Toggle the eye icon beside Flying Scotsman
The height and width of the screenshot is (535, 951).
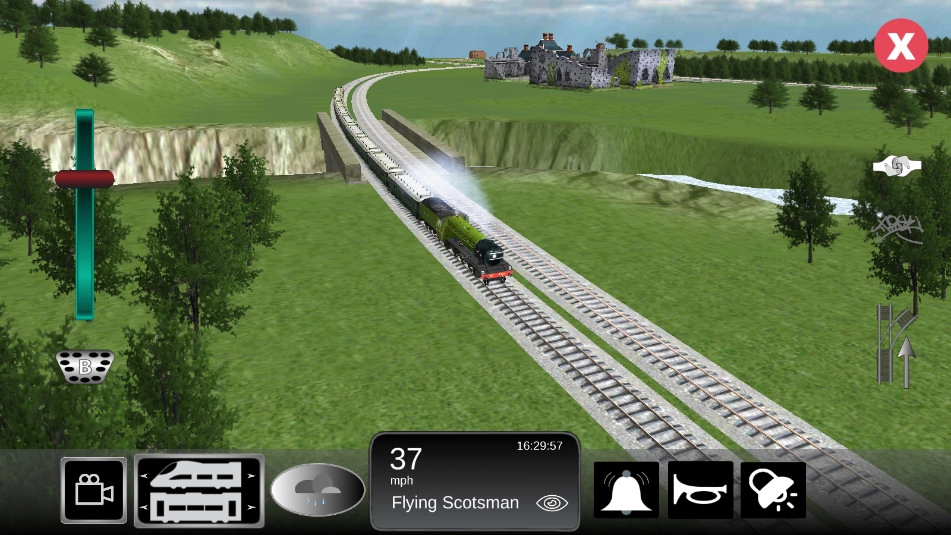tap(551, 503)
